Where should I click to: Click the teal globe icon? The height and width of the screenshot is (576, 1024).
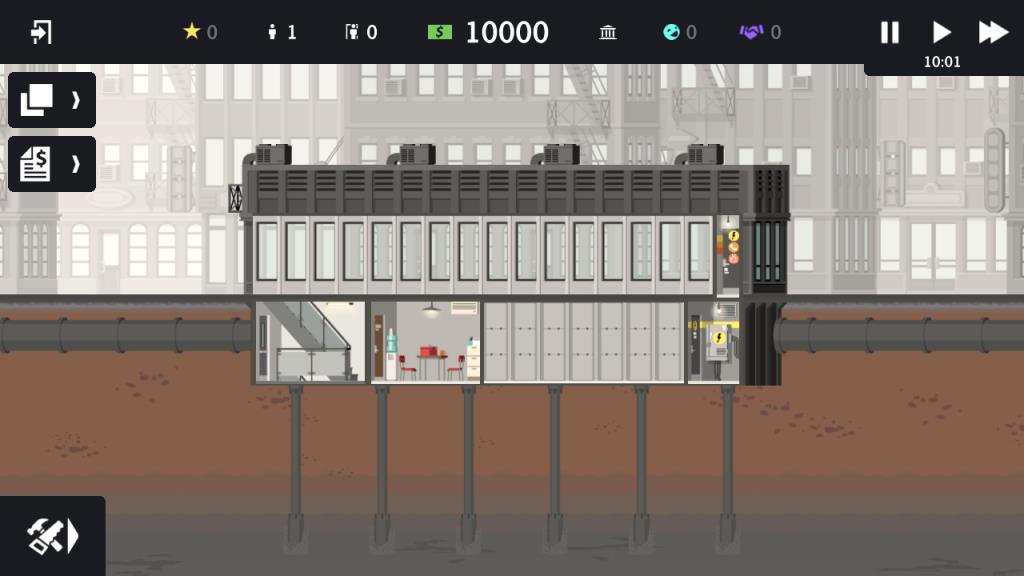click(671, 32)
